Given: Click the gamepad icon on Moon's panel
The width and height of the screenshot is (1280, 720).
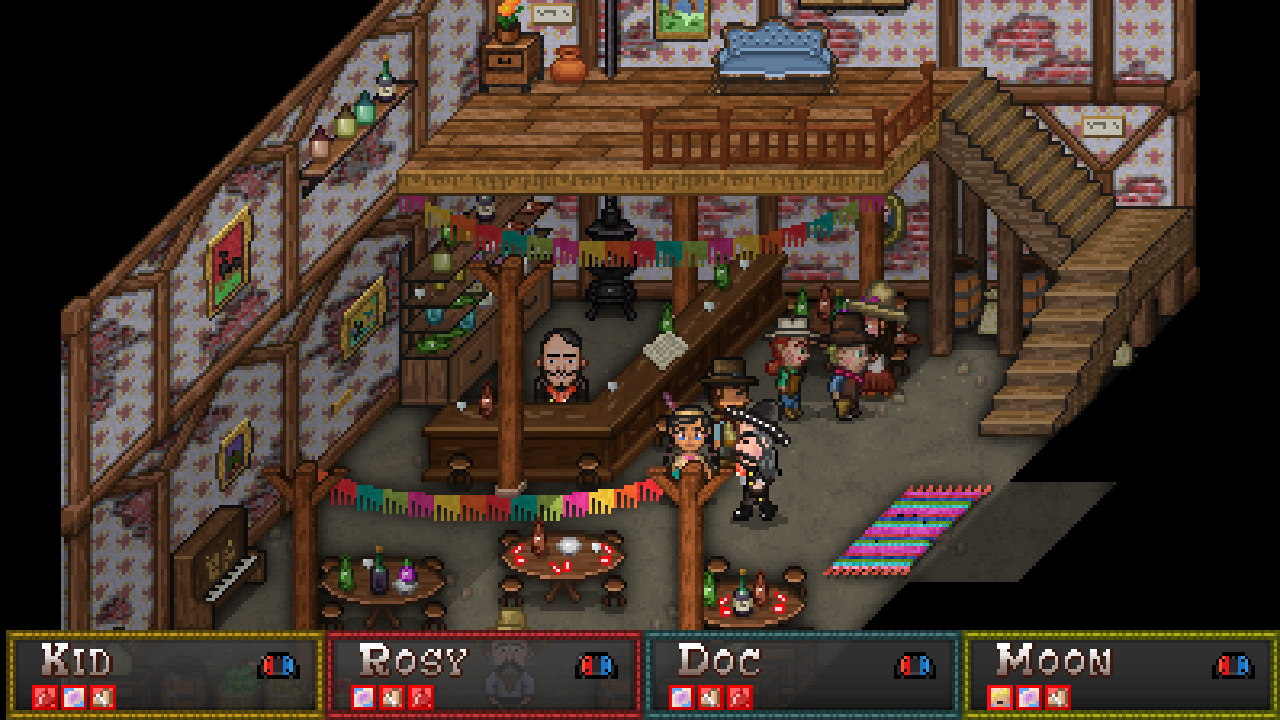Looking at the screenshot, I should pos(1232,664).
